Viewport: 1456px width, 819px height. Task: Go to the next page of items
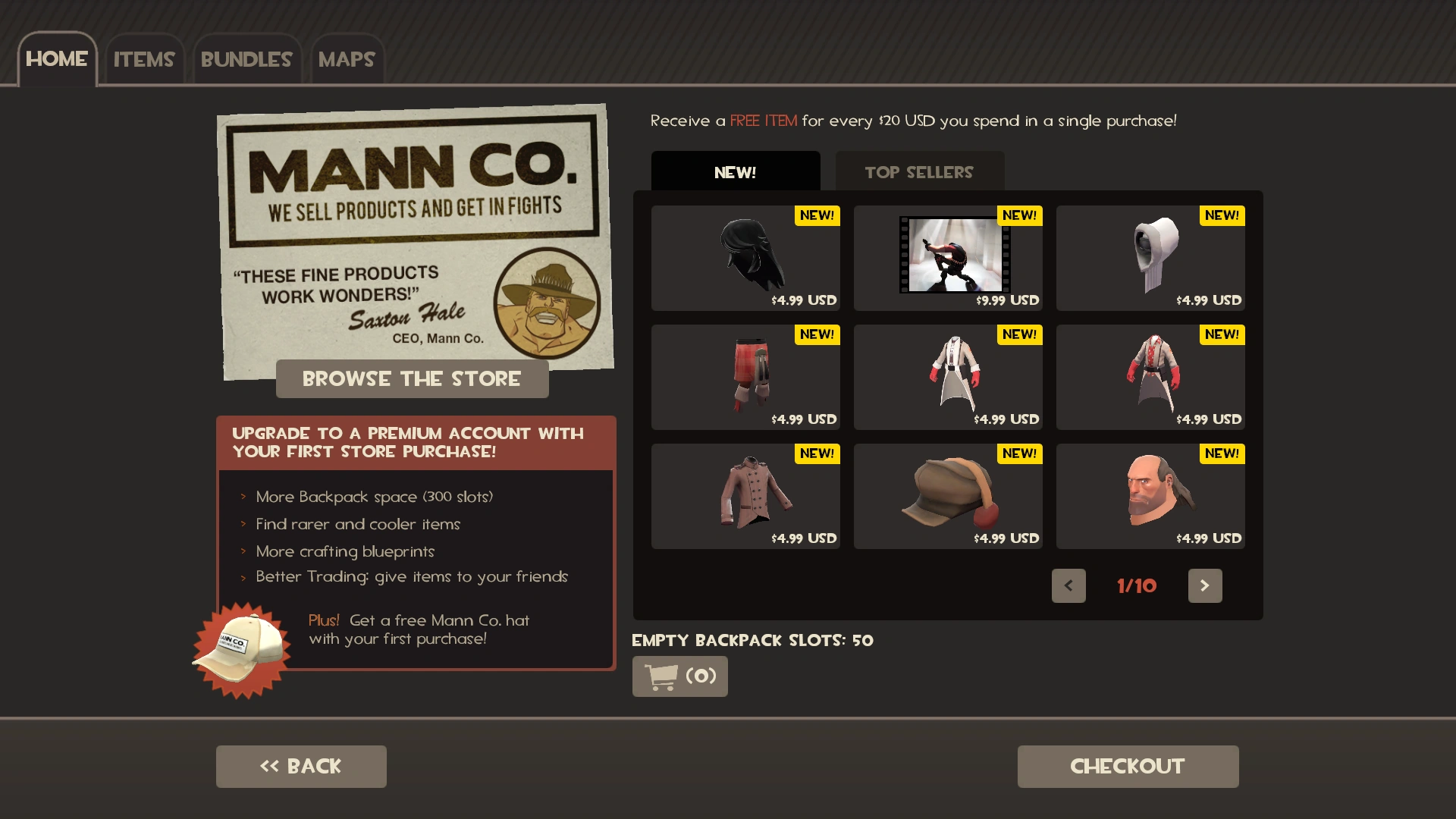click(x=1205, y=585)
